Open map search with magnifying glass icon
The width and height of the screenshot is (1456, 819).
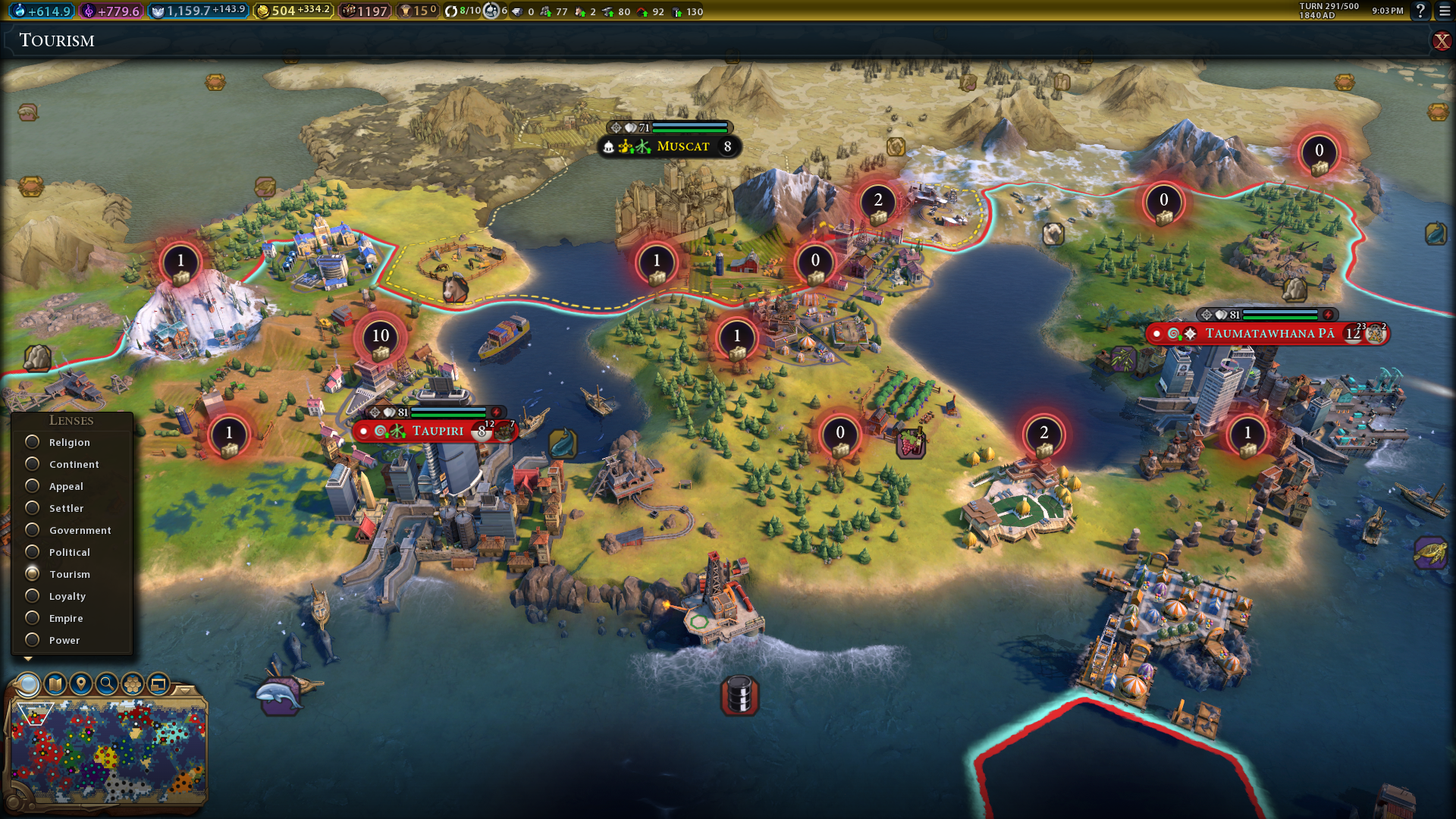click(x=107, y=684)
